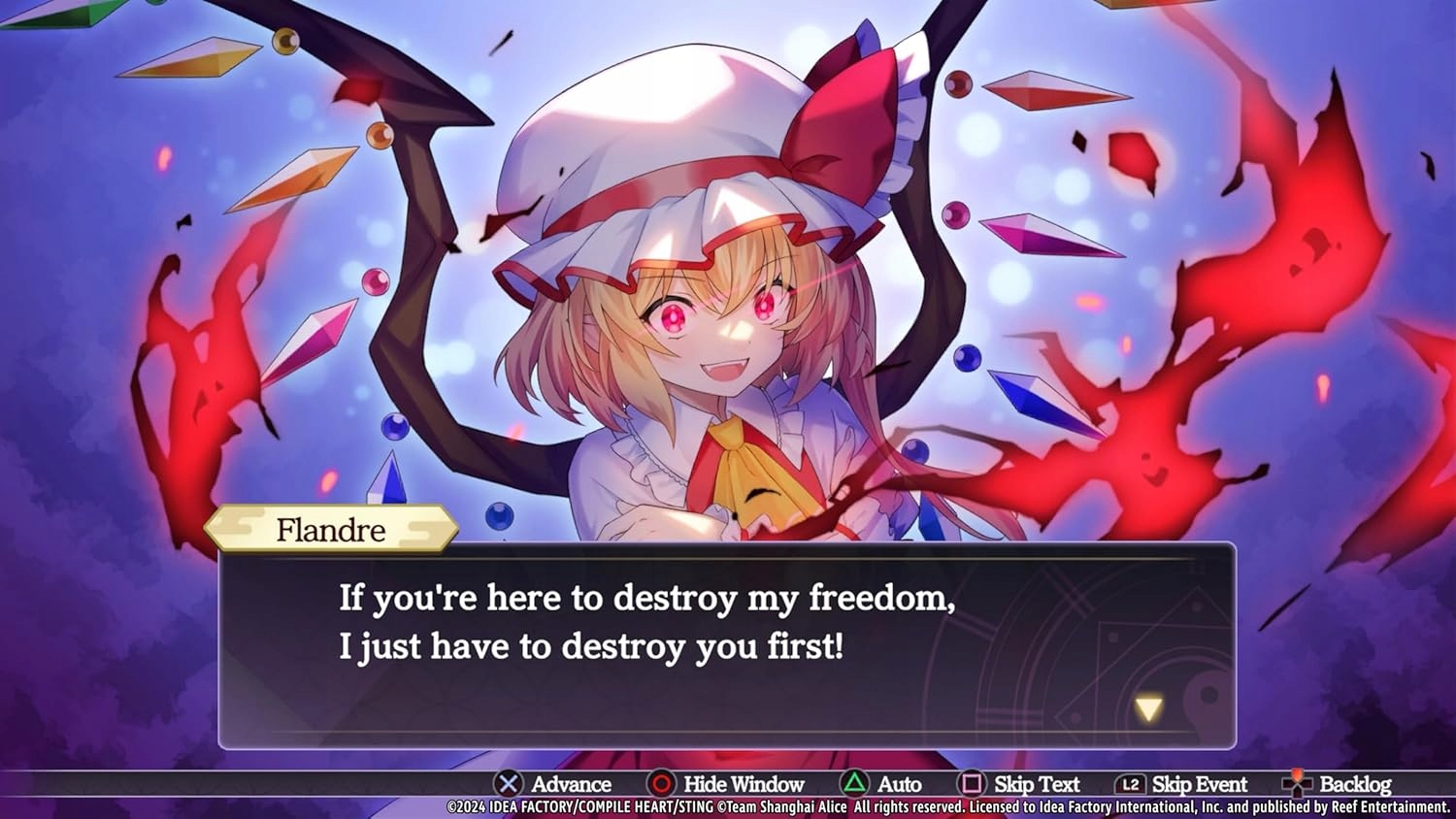Click the square button icon beside Skip Text

pyautogui.click(x=973, y=784)
